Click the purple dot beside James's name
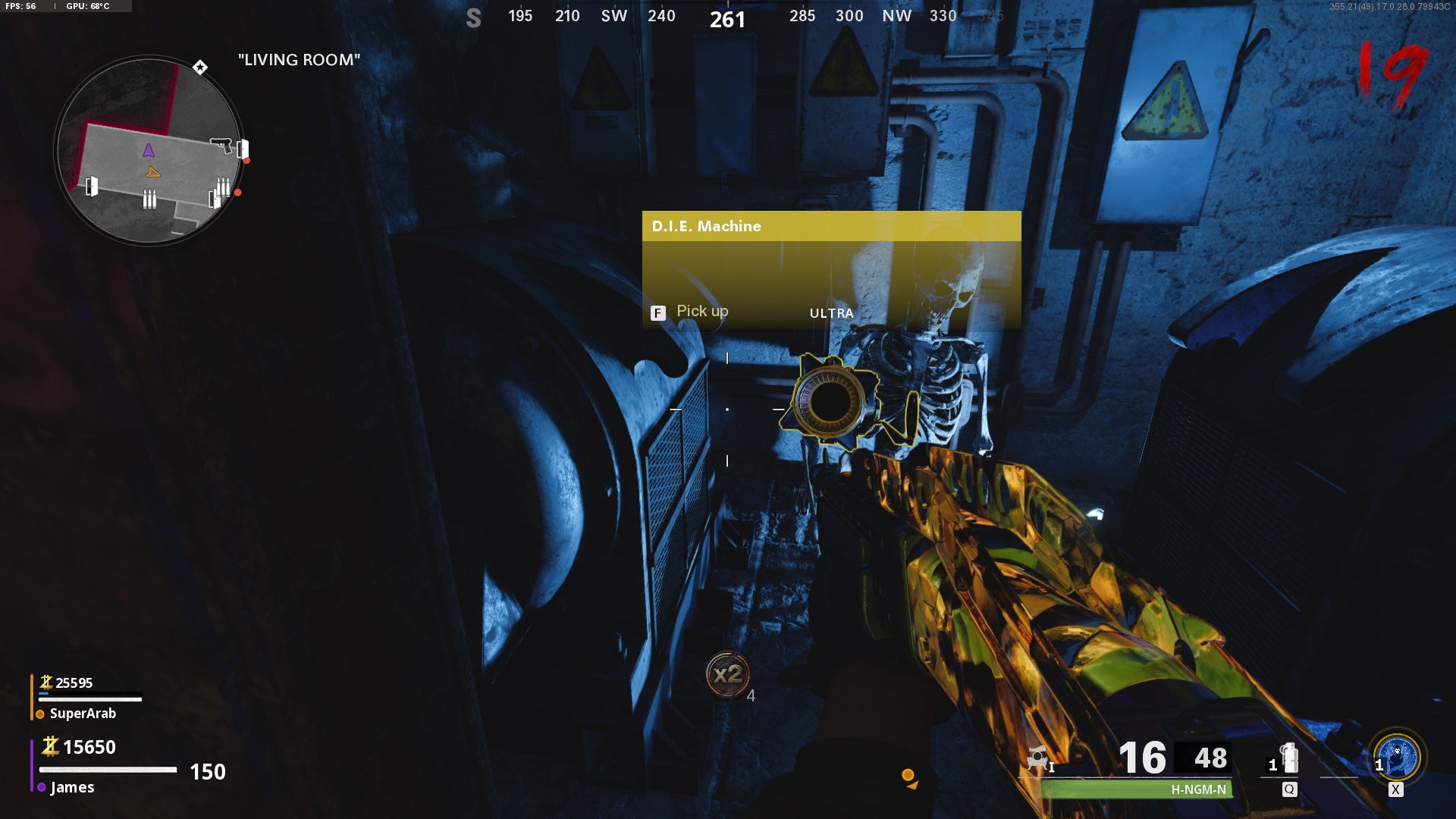Viewport: 1456px width, 819px height. [x=42, y=786]
